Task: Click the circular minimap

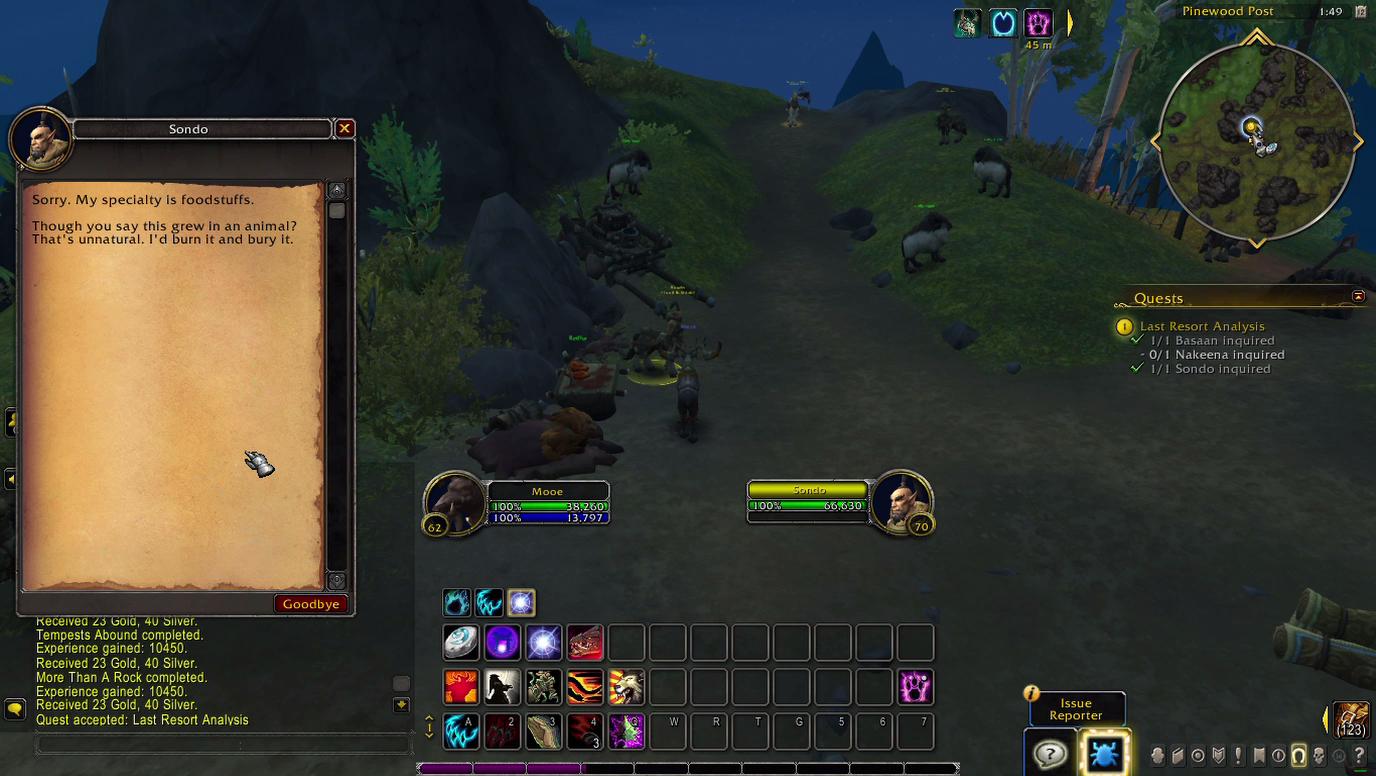Action: click(x=1256, y=142)
